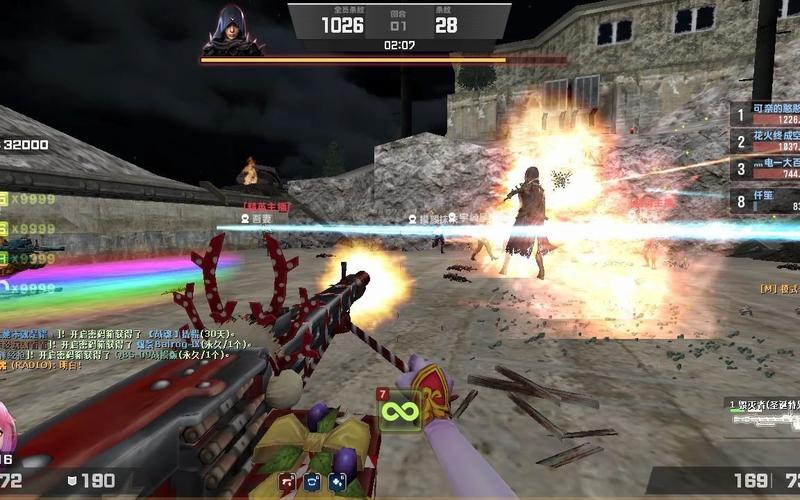Image resolution: width=800 pixels, height=500 pixels.
Task: Select the equipped weapon name panel
Action: [x=762, y=411]
